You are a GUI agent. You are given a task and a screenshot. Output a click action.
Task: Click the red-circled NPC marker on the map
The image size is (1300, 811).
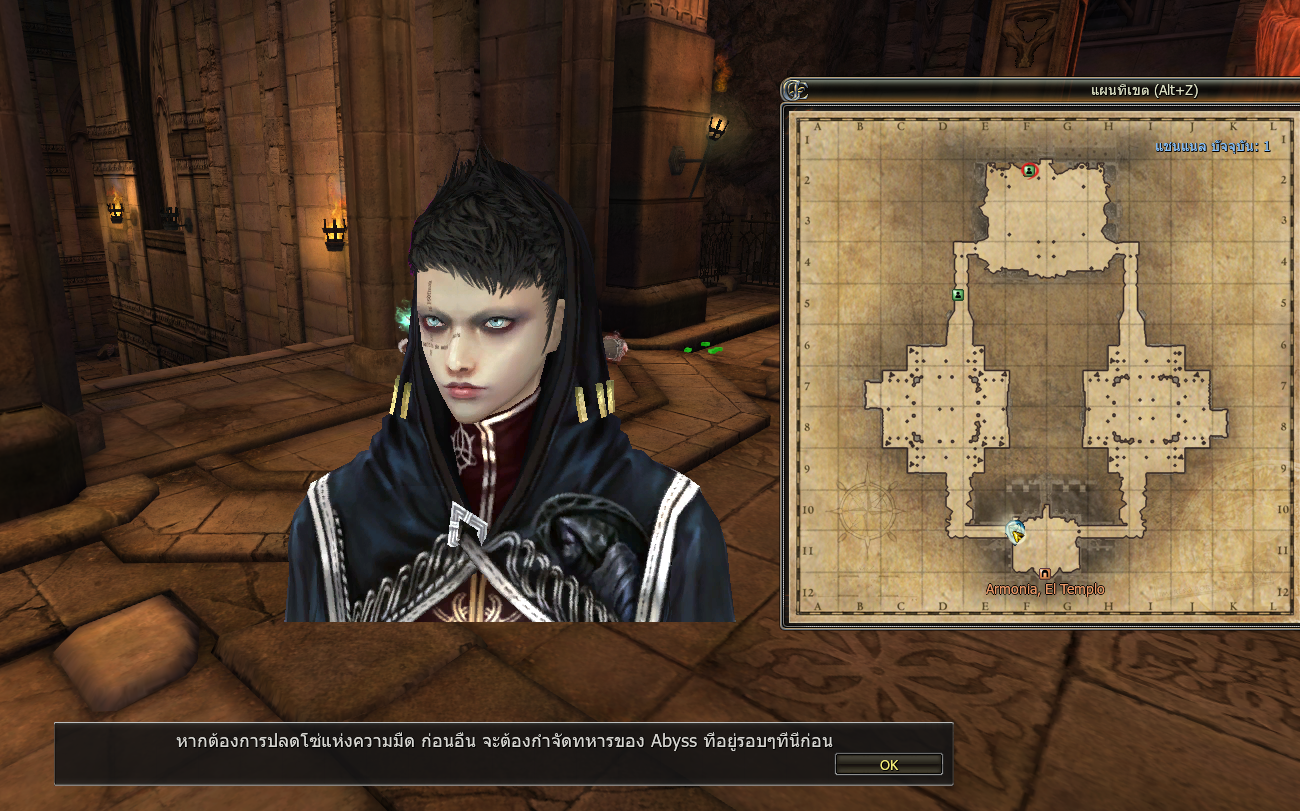click(x=1029, y=171)
